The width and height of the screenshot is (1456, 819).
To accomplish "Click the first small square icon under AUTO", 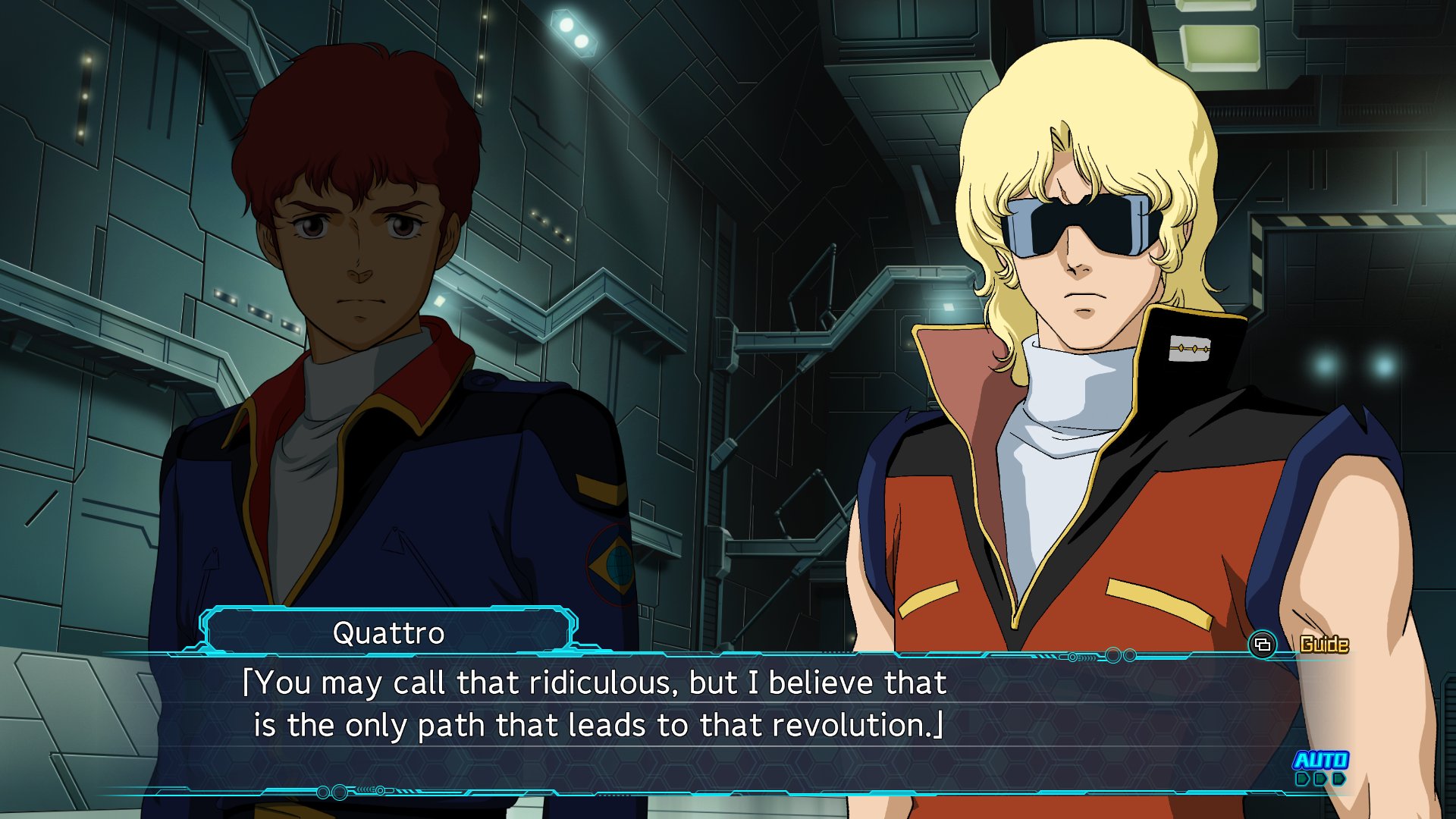I will tap(1302, 780).
